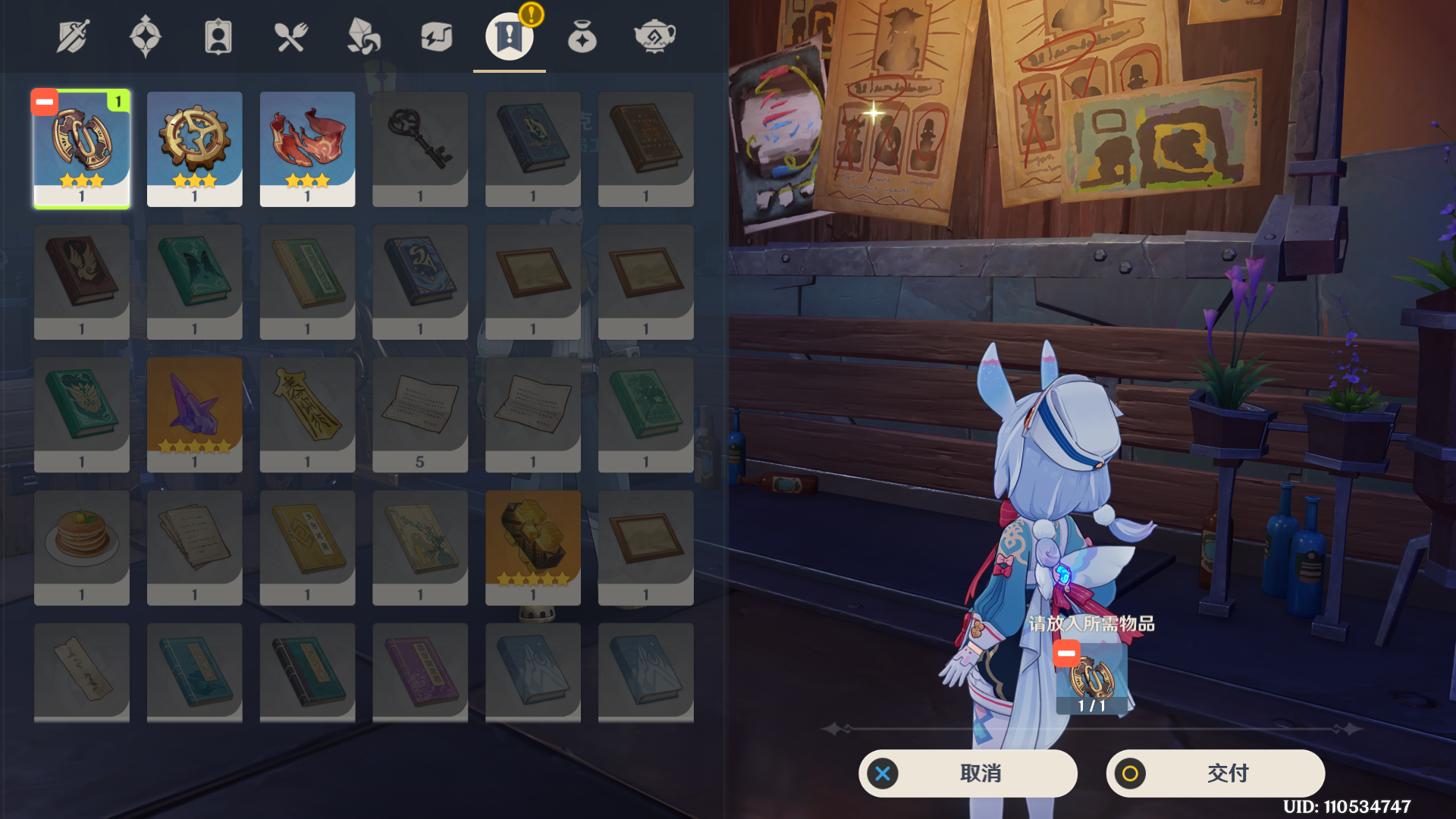Viewport: 1456px width, 819px height.
Task: Choose the red scarf item slot
Action: [307, 149]
